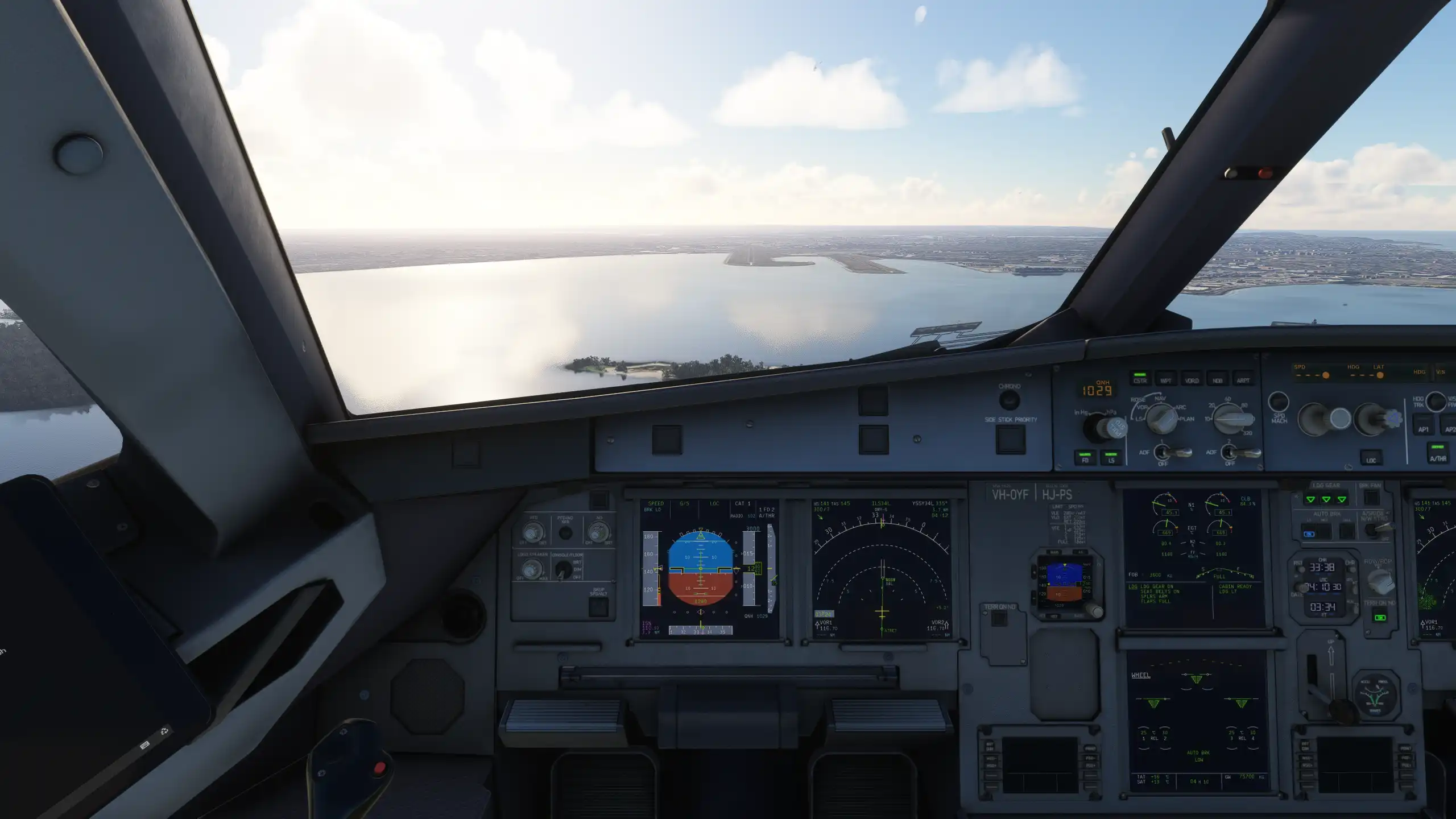Click the PFD/ND XFR button
1456x819 pixels.
tap(565, 533)
